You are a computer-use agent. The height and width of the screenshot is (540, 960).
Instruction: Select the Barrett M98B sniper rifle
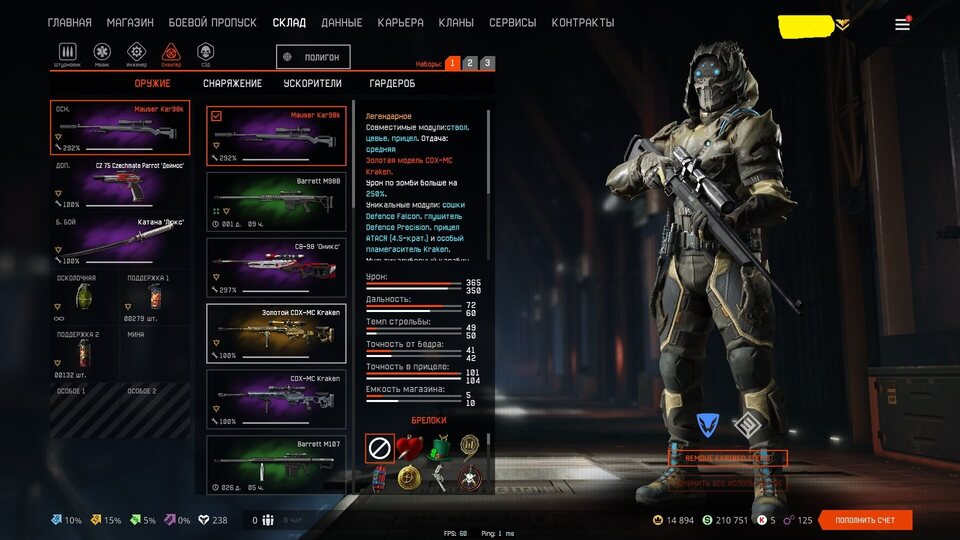pos(276,200)
